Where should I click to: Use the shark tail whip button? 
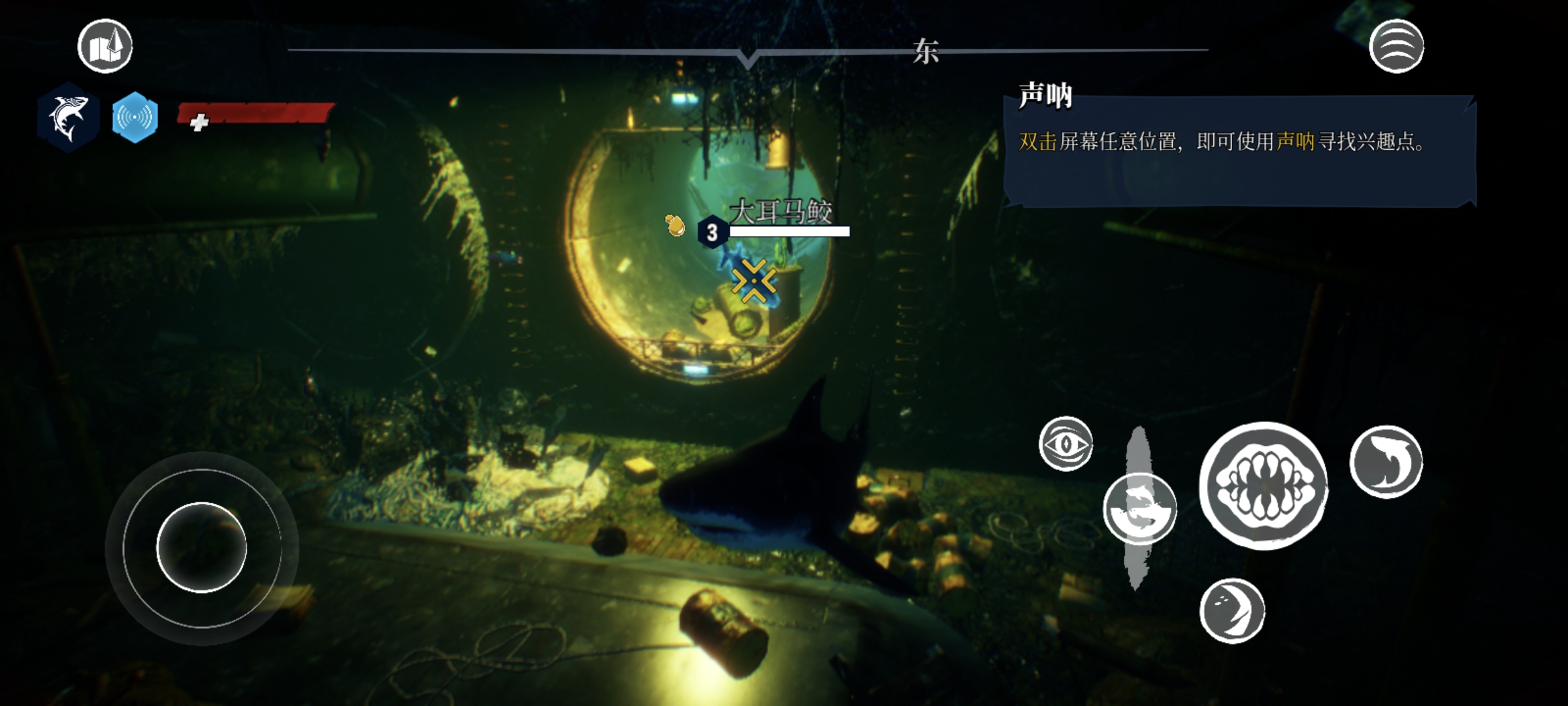point(1386,462)
